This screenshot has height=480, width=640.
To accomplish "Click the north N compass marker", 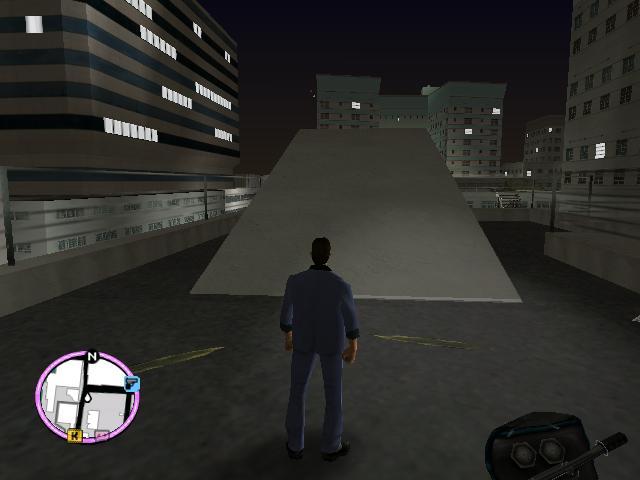I will [92, 356].
